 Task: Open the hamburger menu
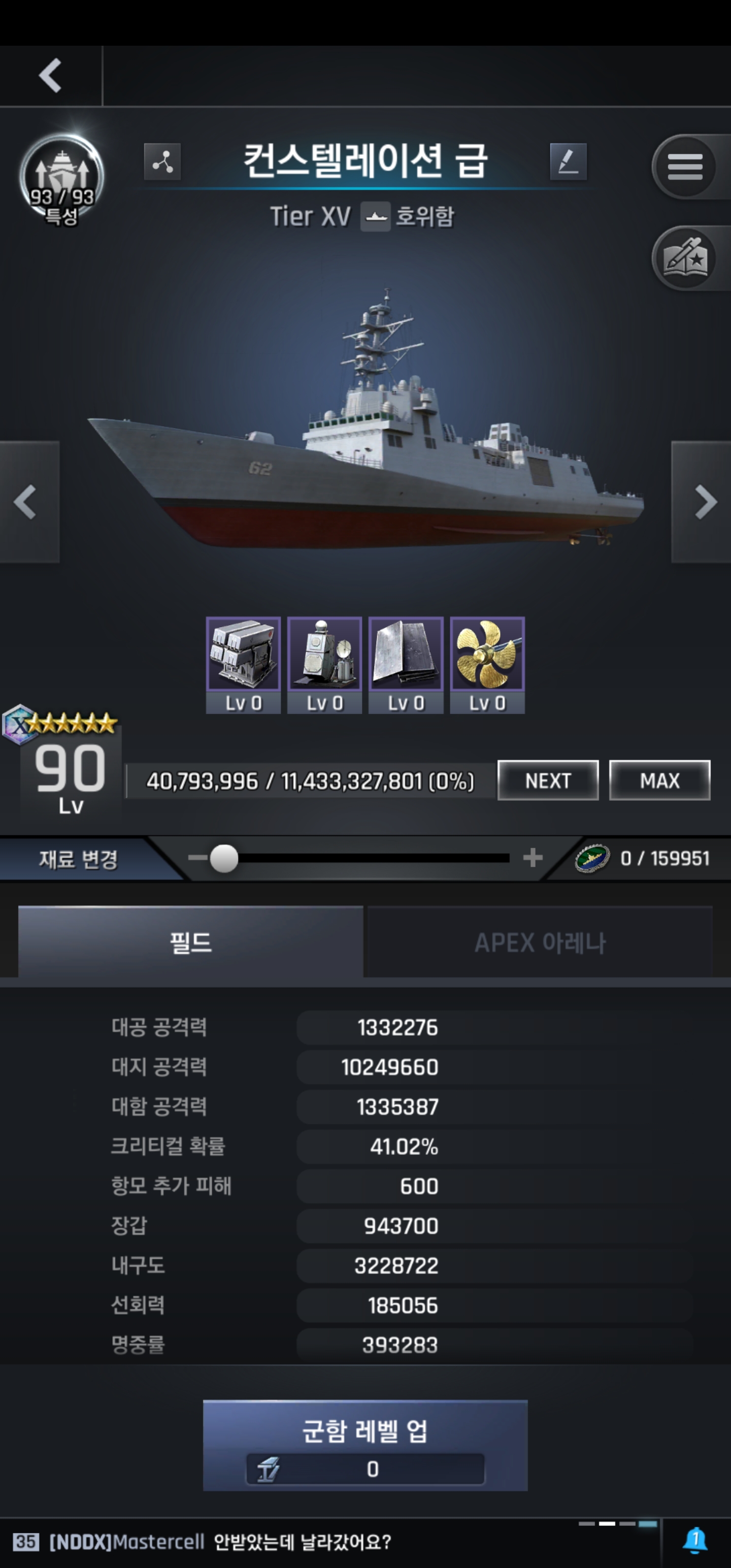point(685,166)
